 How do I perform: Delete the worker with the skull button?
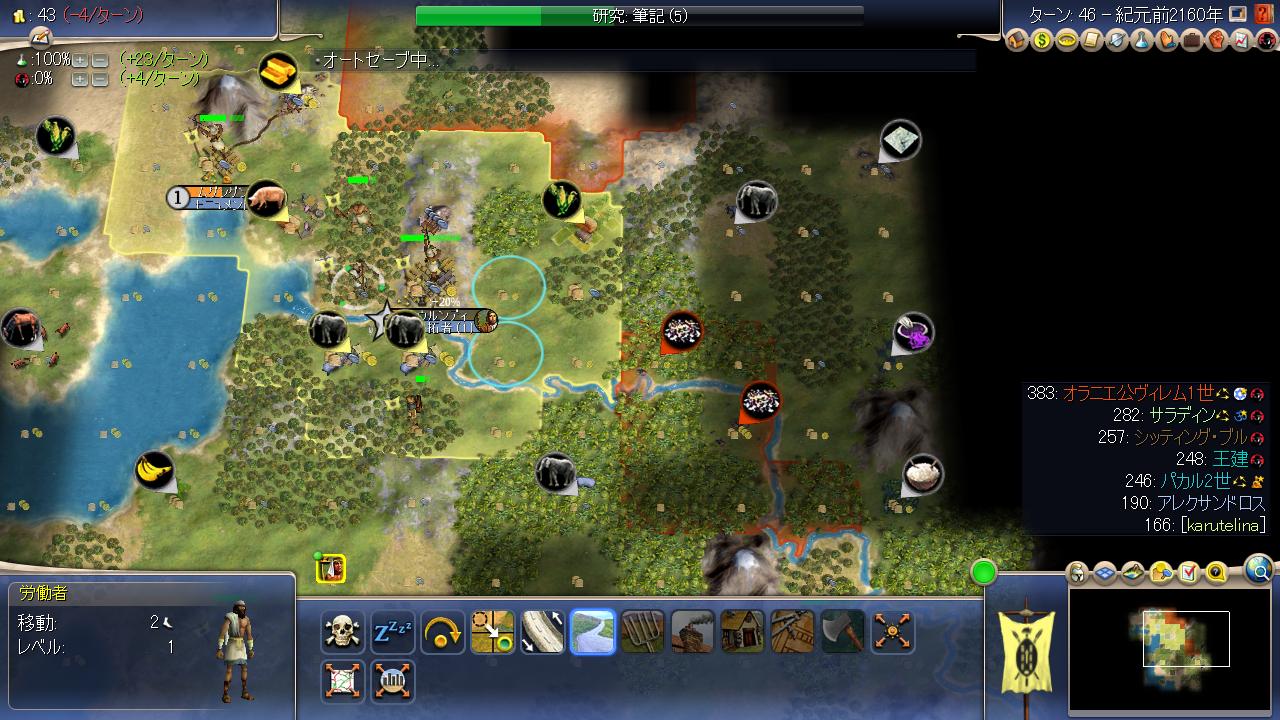point(343,632)
